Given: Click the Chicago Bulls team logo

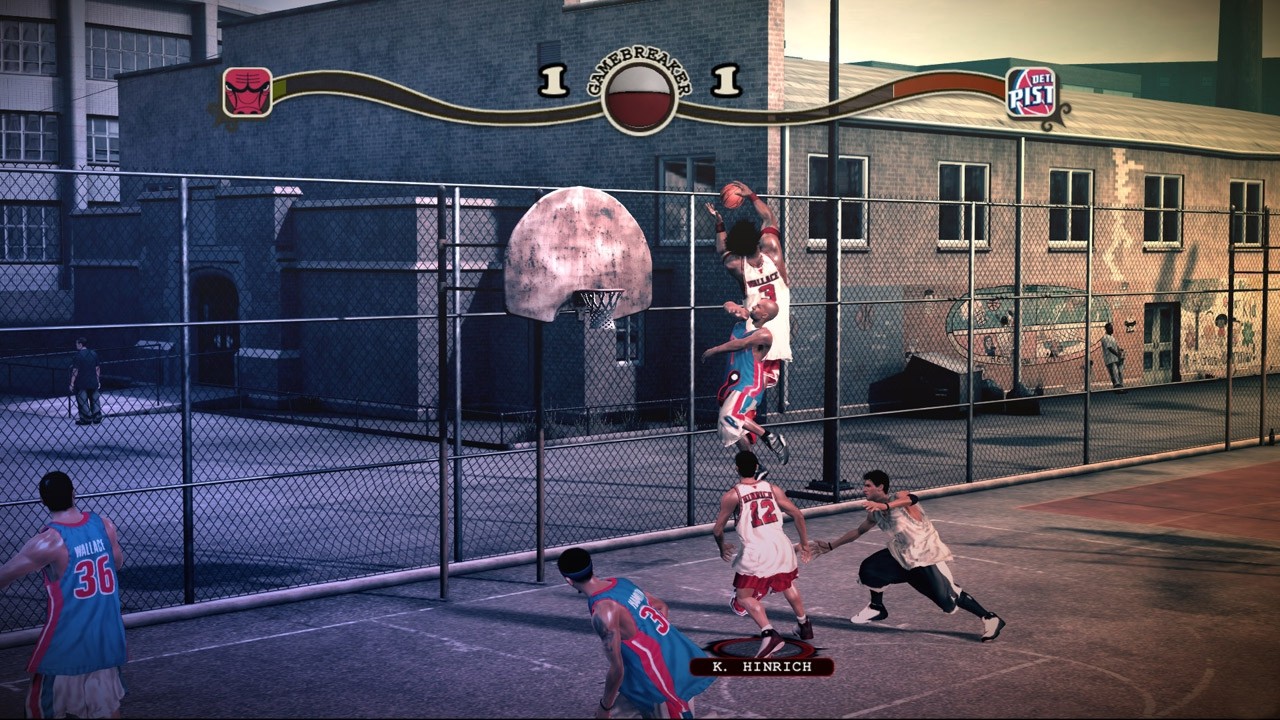Looking at the screenshot, I should click(x=247, y=93).
